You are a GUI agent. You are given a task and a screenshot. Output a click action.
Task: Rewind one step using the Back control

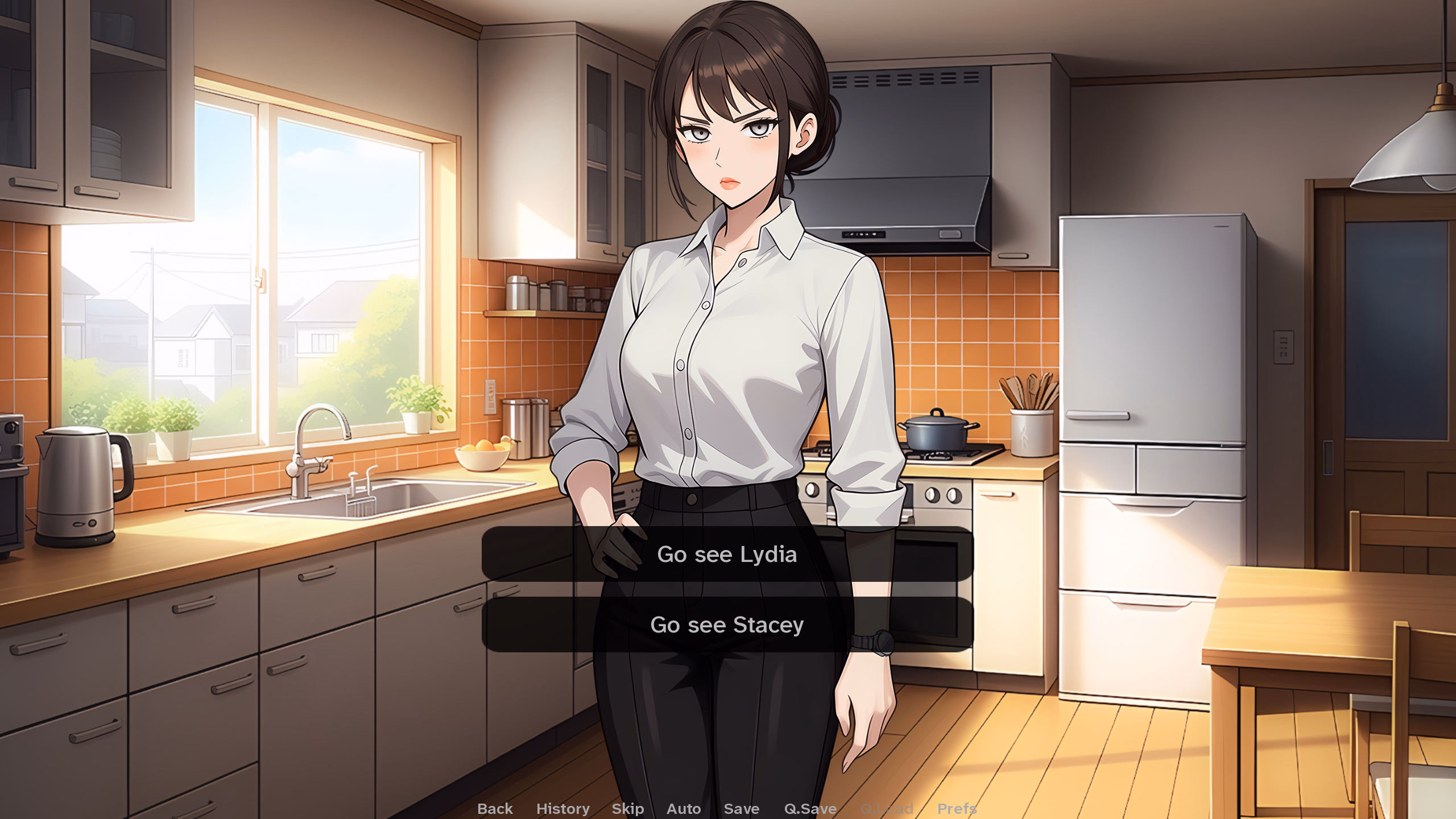point(494,808)
